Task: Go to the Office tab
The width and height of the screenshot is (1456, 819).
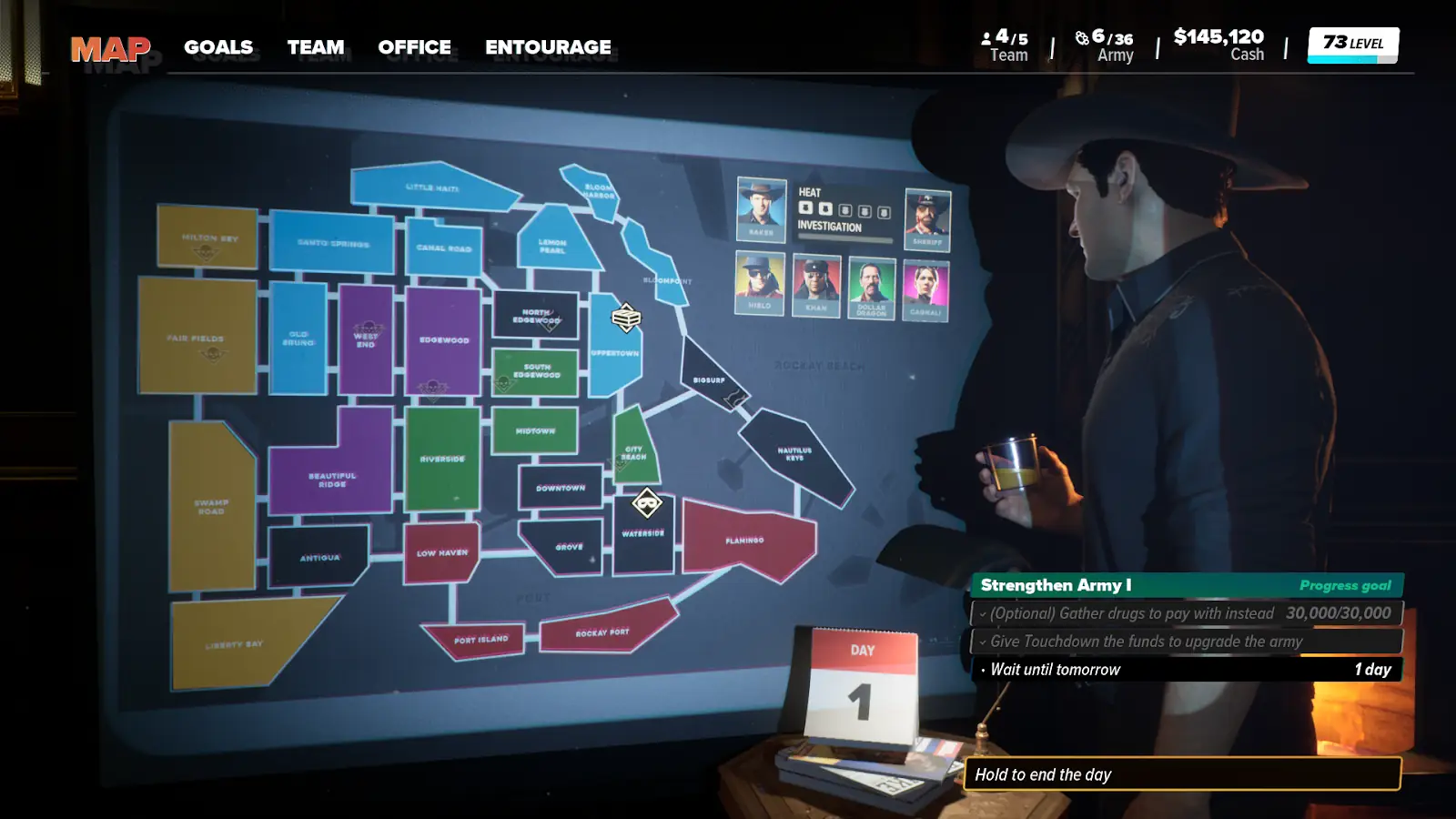Action: (x=414, y=47)
